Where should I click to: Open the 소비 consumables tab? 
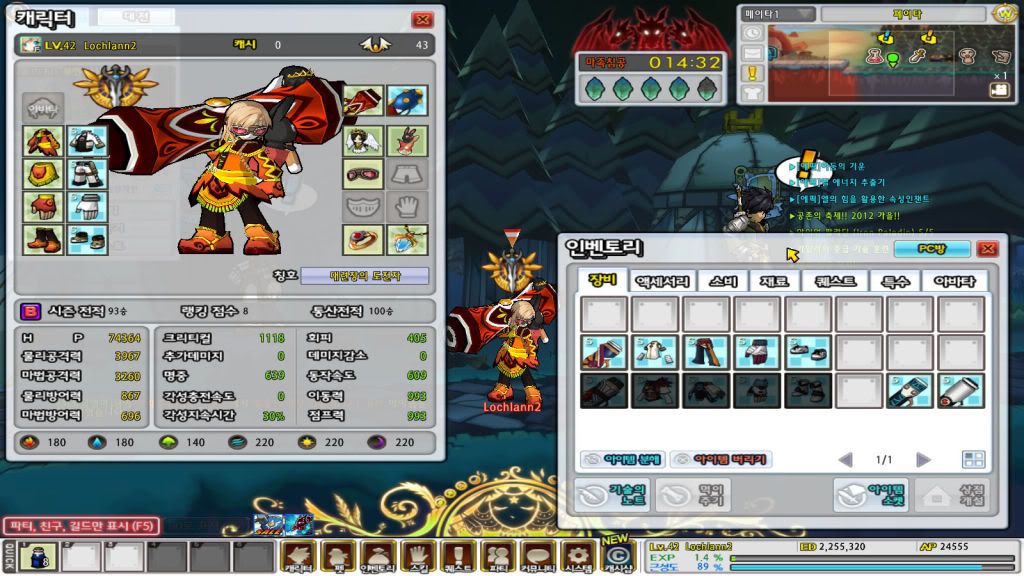[723, 281]
